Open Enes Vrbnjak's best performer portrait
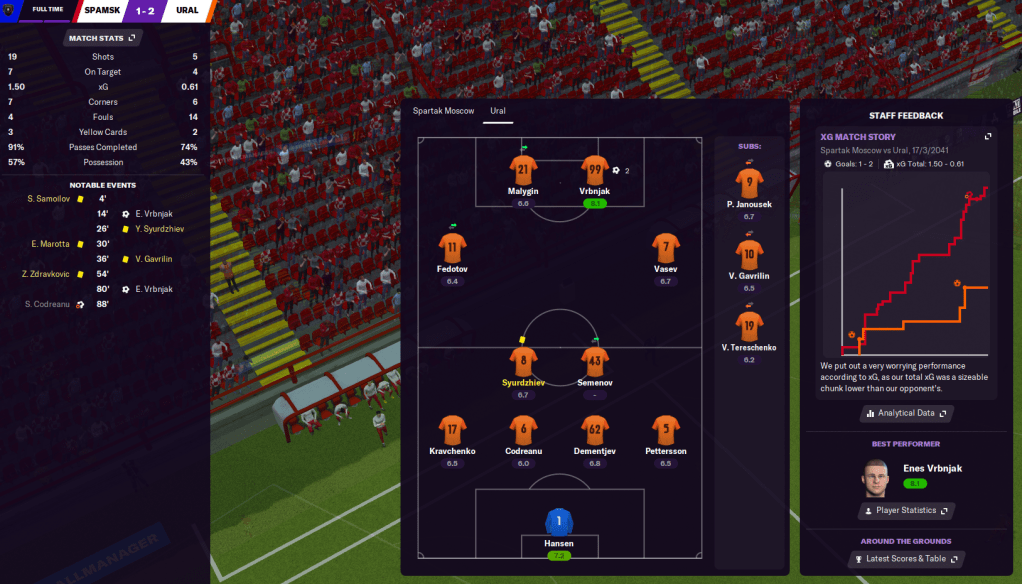Viewport: 1022px width, 584px height. coord(876,476)
